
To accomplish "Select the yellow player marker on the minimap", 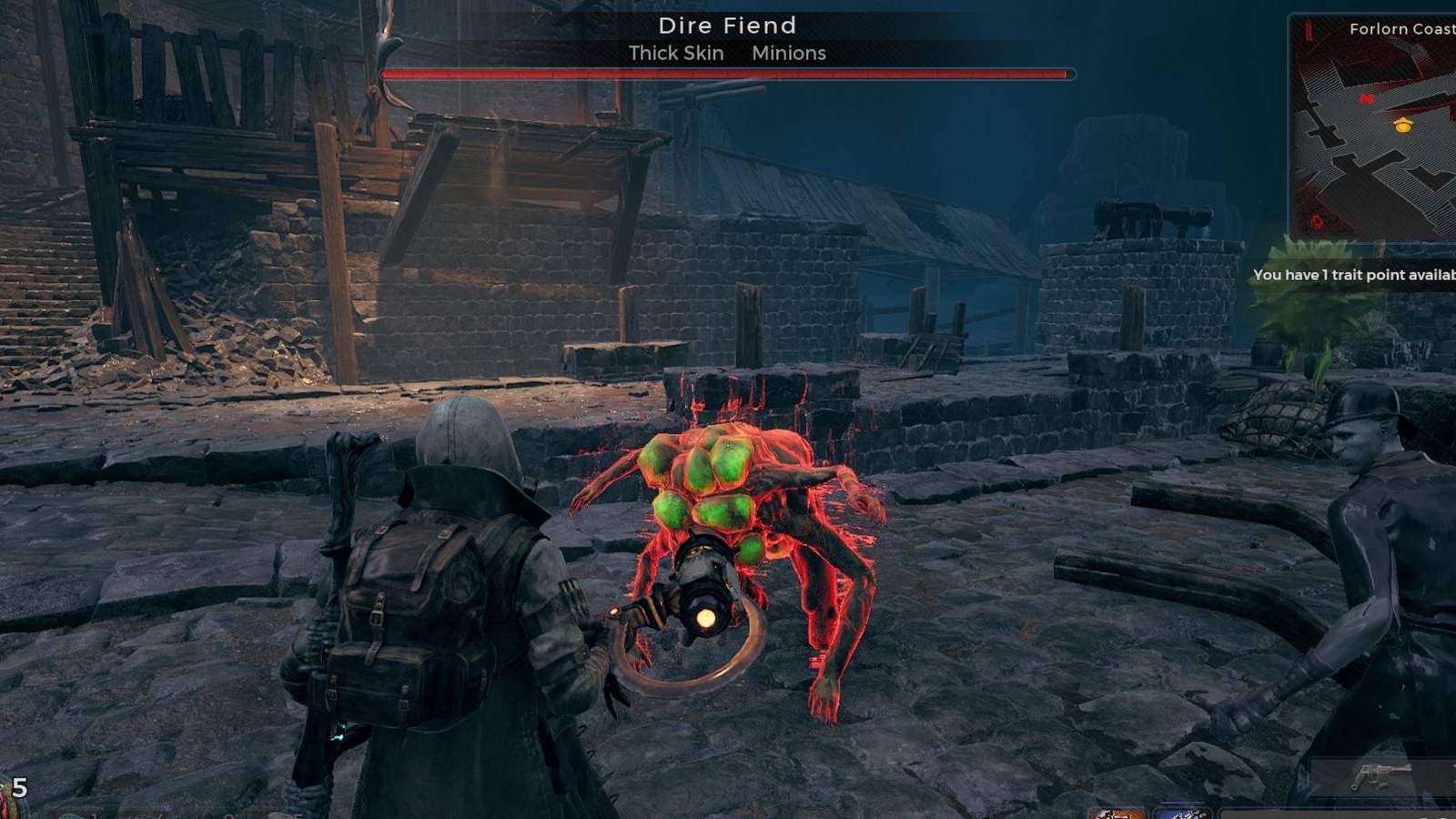I will point(1403,126).
